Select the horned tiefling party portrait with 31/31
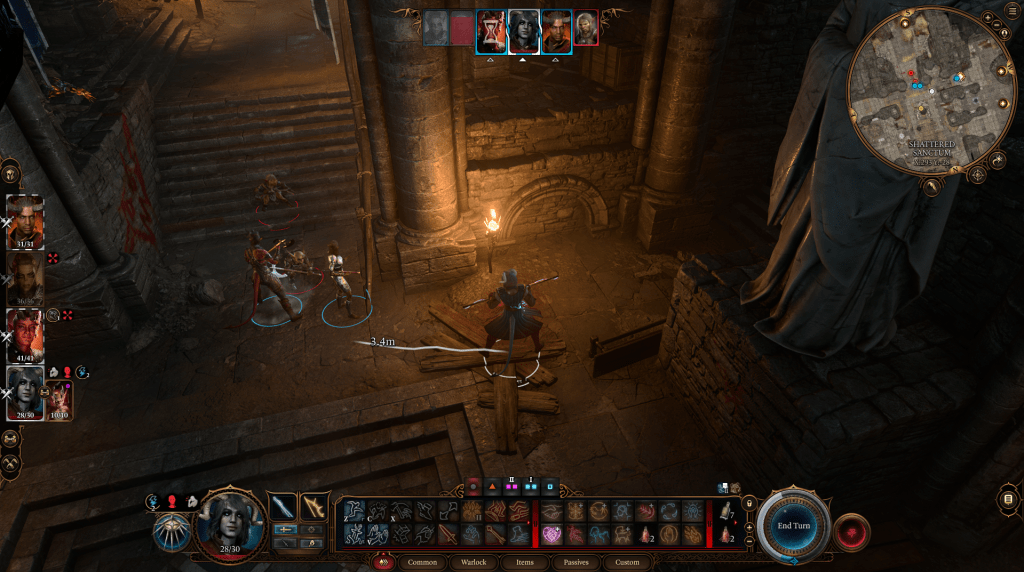 click(25, 220)
